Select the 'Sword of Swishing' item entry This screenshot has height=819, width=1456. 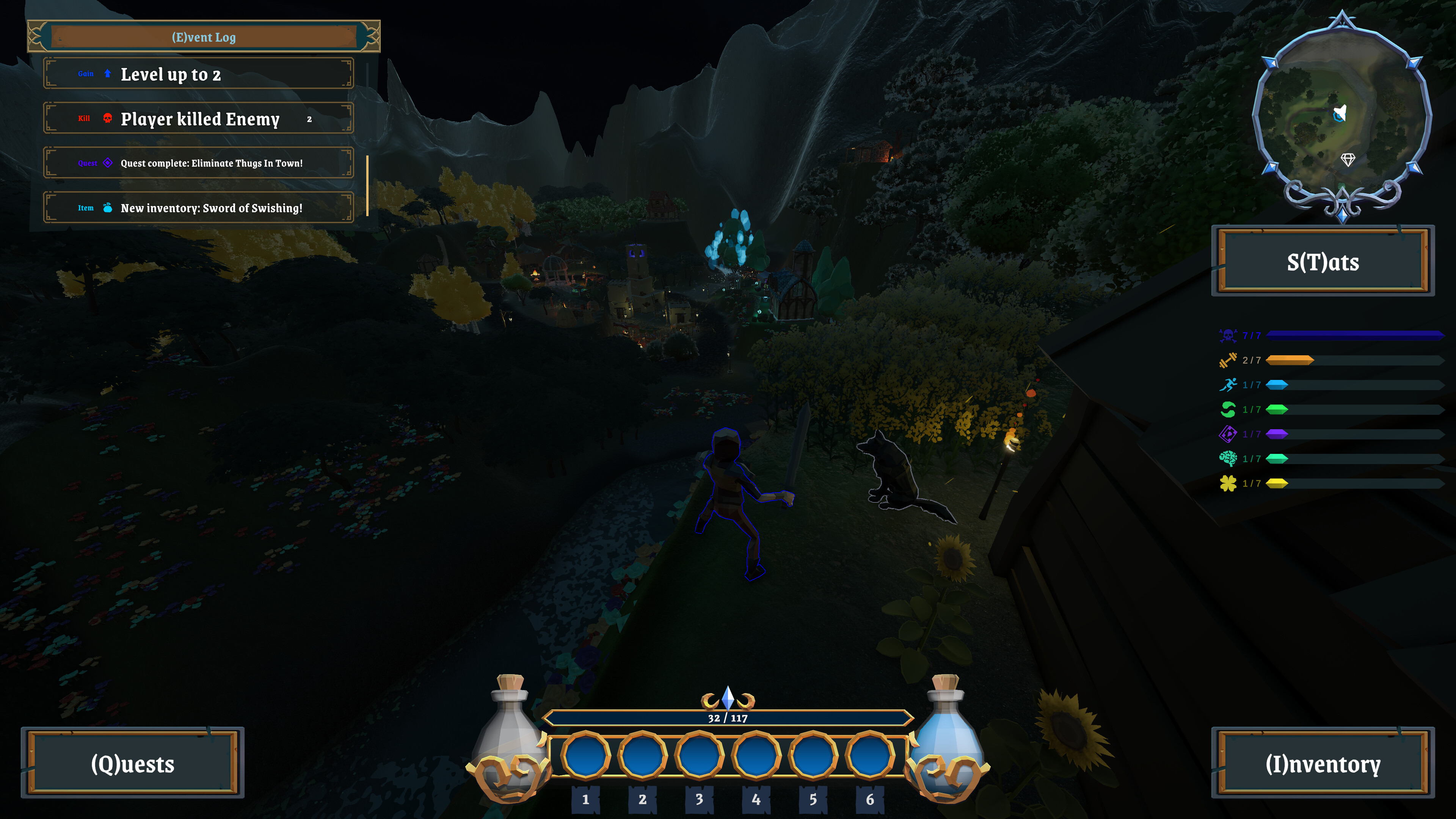pyautogui.click(x=198, y=208)
